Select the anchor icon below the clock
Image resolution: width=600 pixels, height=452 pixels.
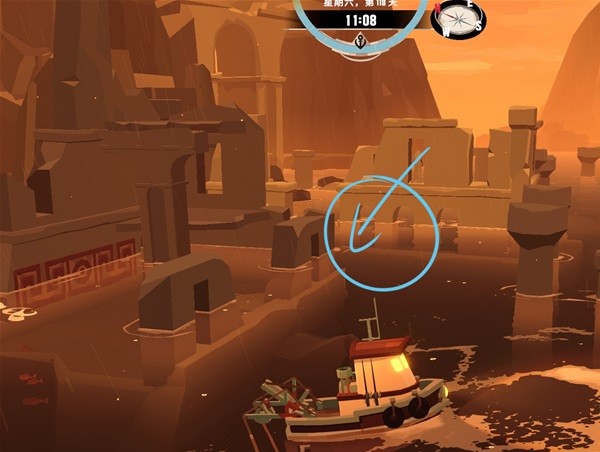pos(360,41)
